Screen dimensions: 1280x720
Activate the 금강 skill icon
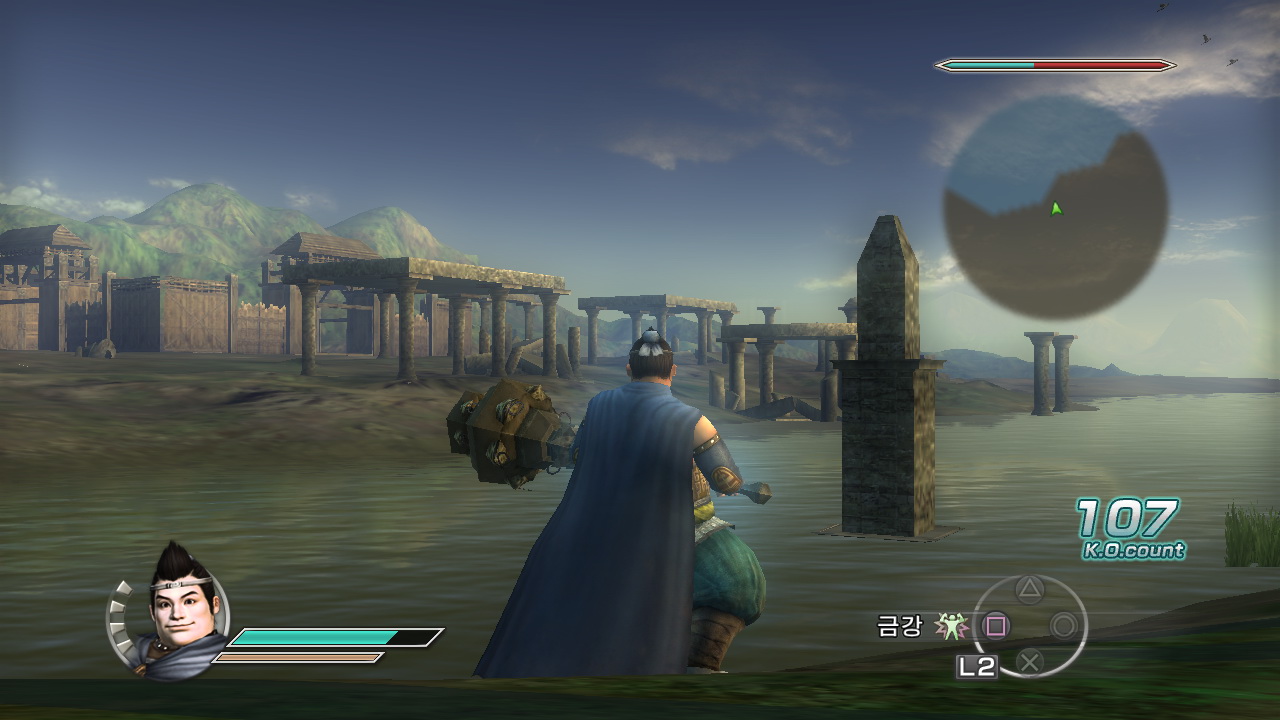[x=952, y=626]
